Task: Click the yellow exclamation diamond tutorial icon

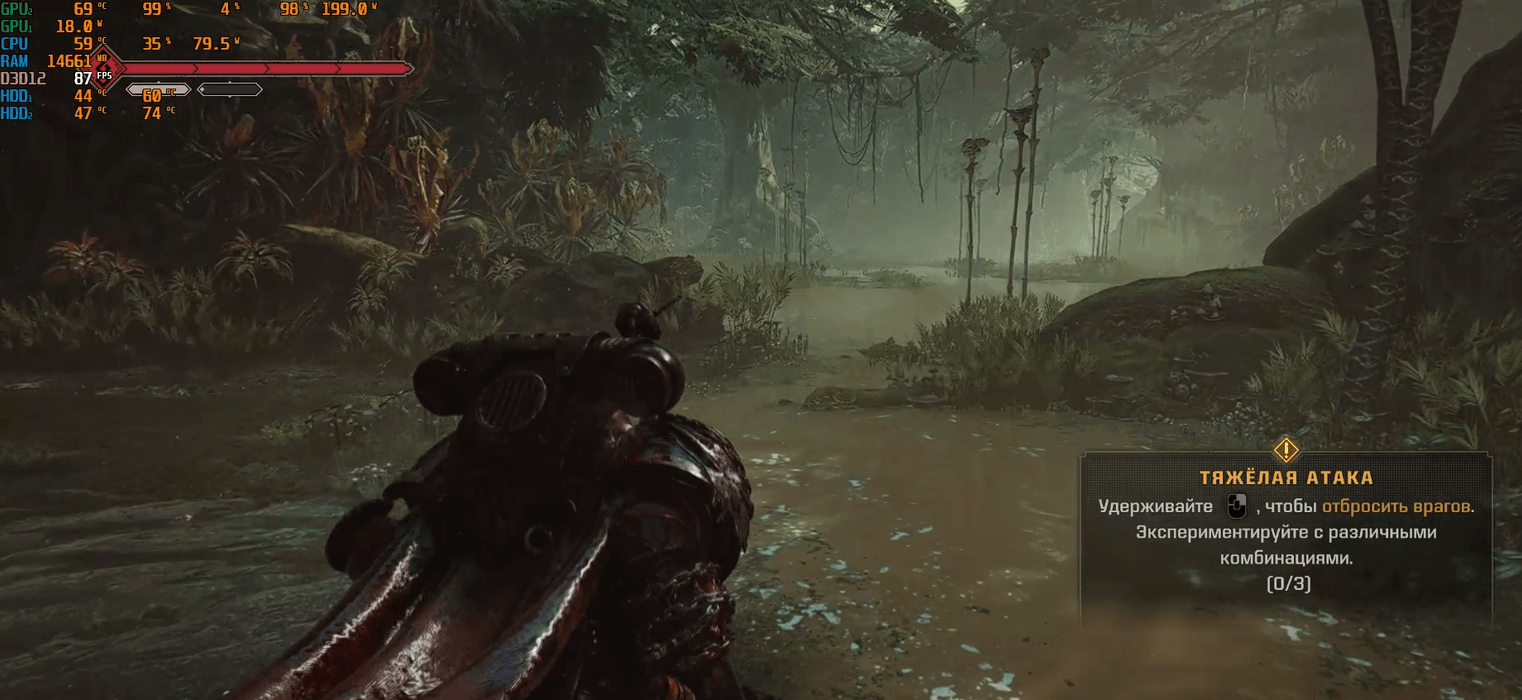Action: coord(1286,449)
